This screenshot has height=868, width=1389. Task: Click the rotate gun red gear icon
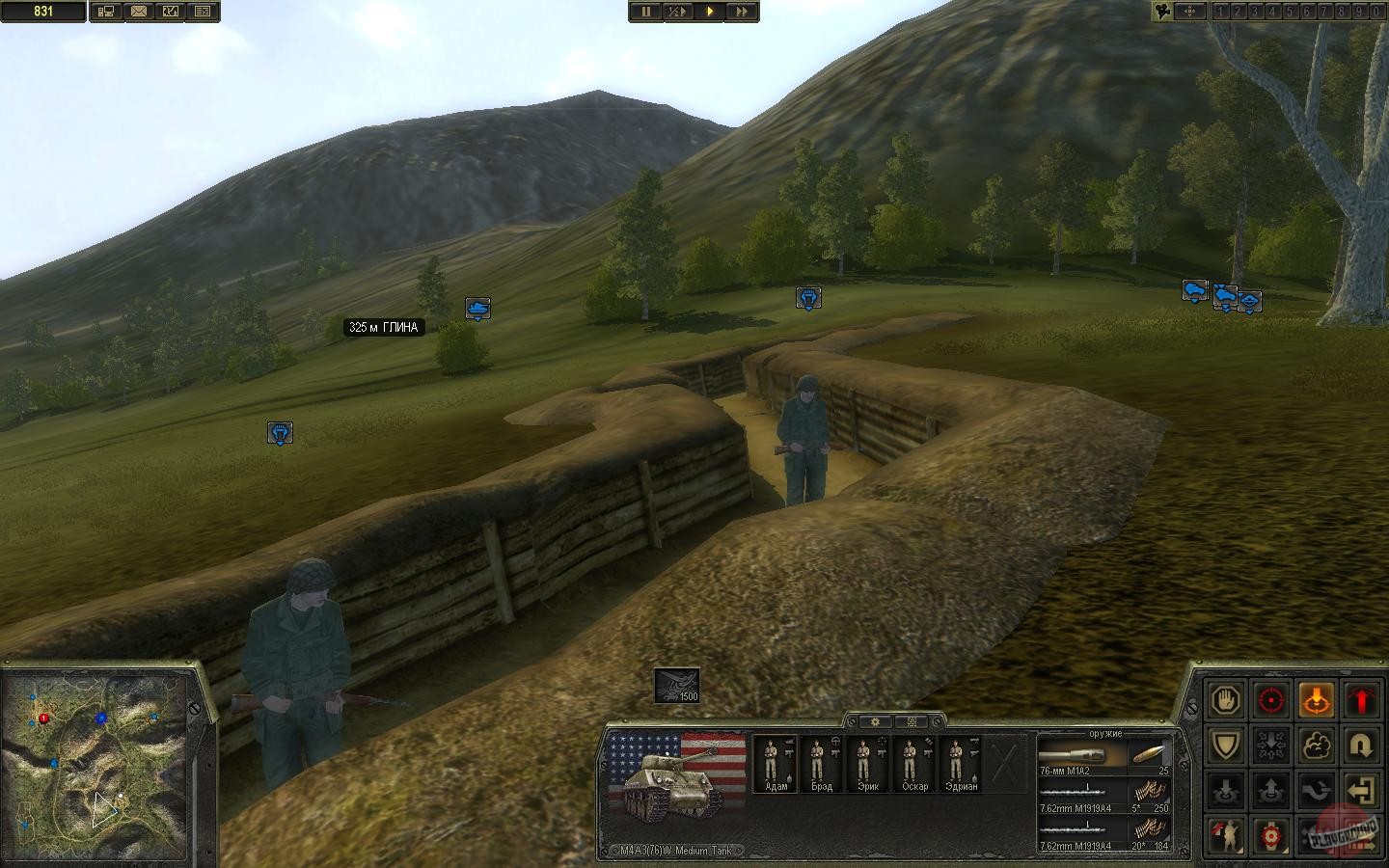[x=1271, y=835]
